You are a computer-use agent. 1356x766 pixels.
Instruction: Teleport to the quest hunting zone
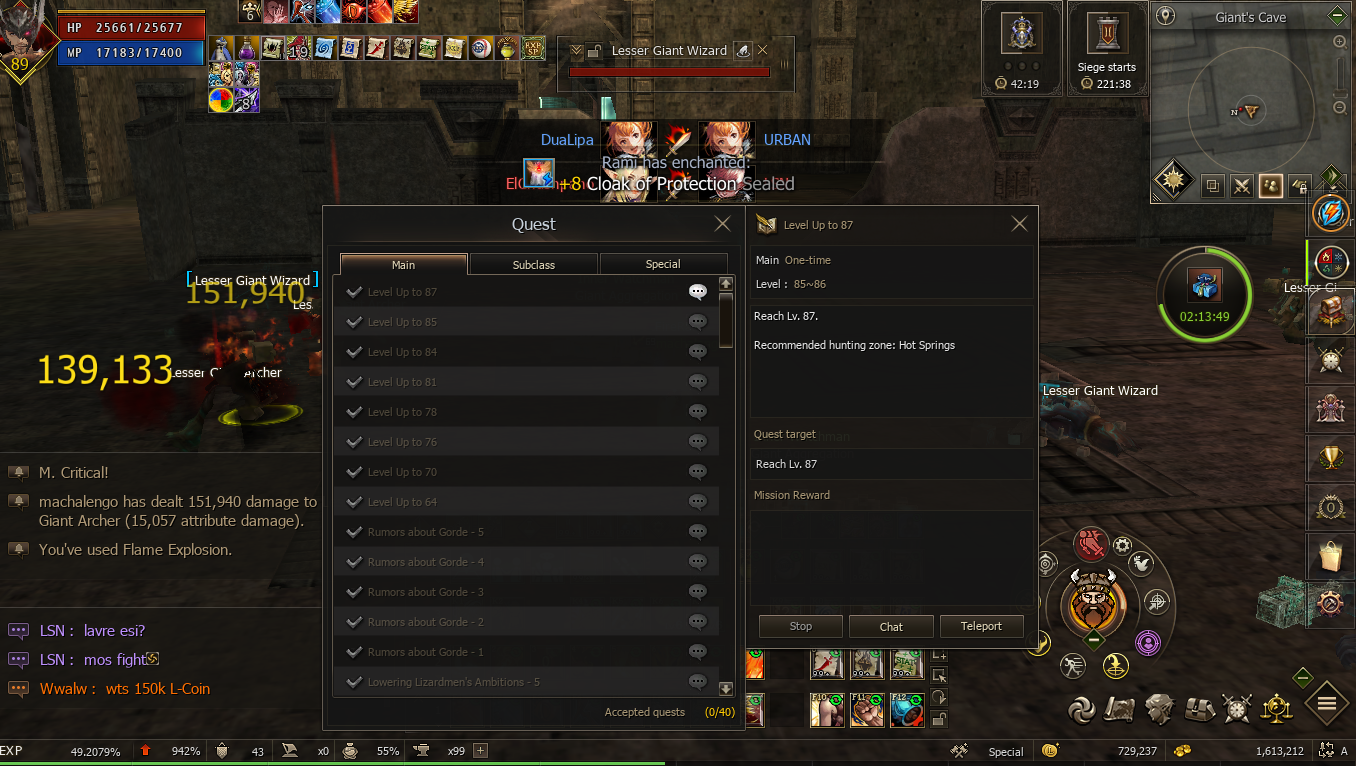point(981,626)
